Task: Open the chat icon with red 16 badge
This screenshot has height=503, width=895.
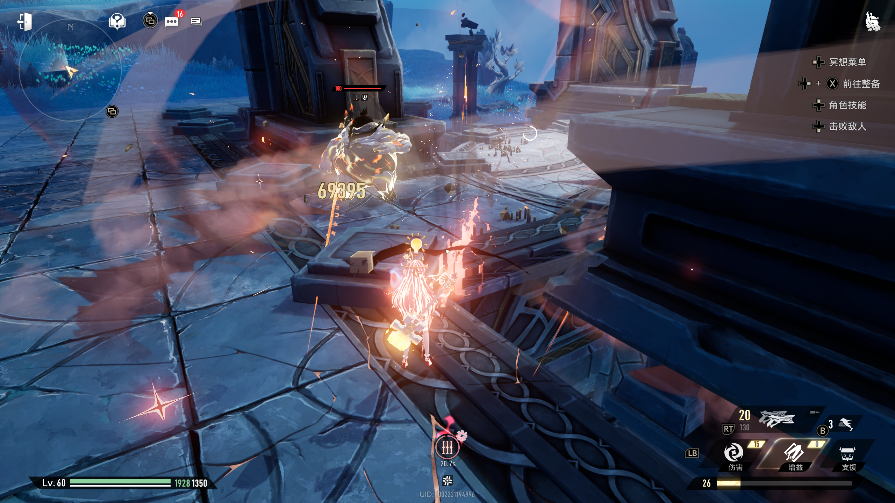Action: click(x=172, y=20)
